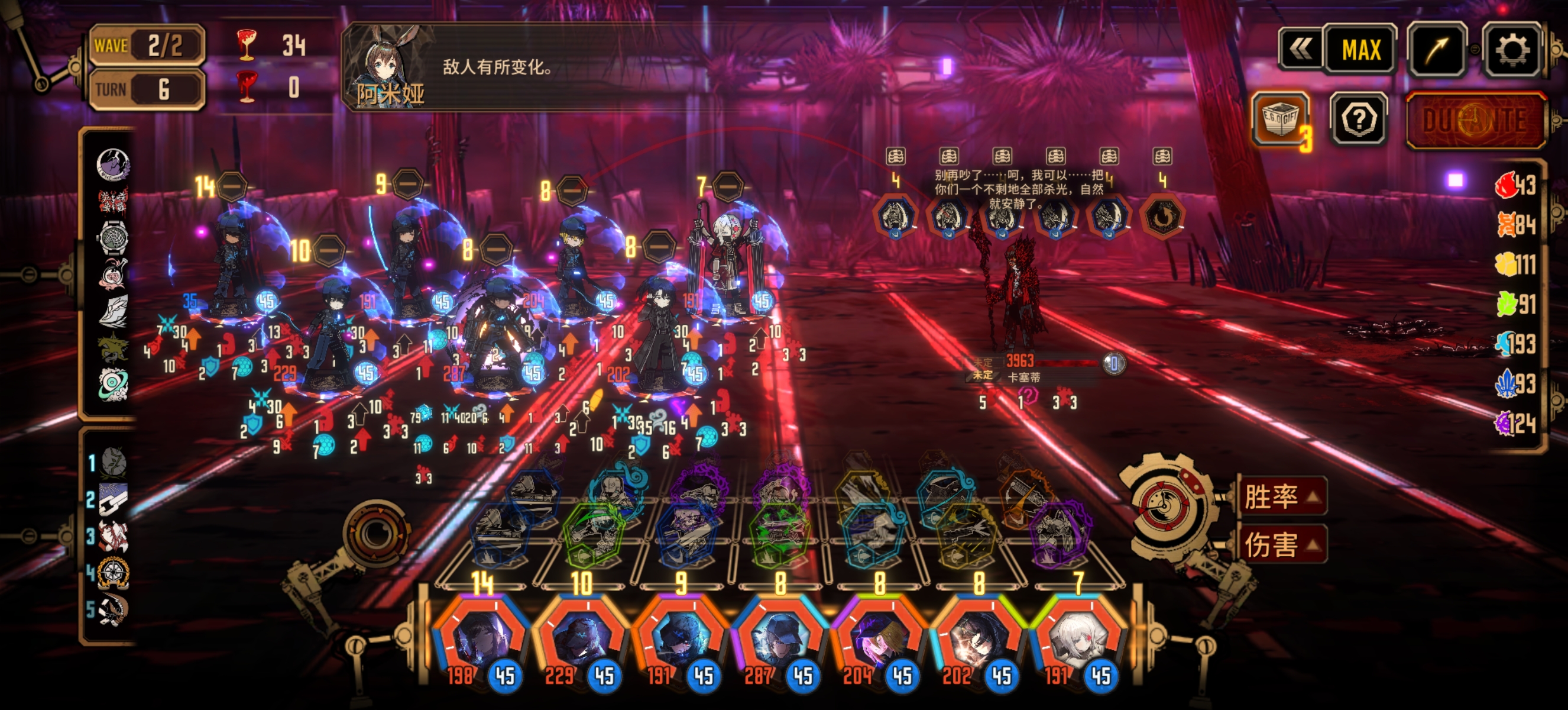Select the enemy's circular arrow skill slot
This screenshot has height=710, width=1568.
coord(1162,216)
